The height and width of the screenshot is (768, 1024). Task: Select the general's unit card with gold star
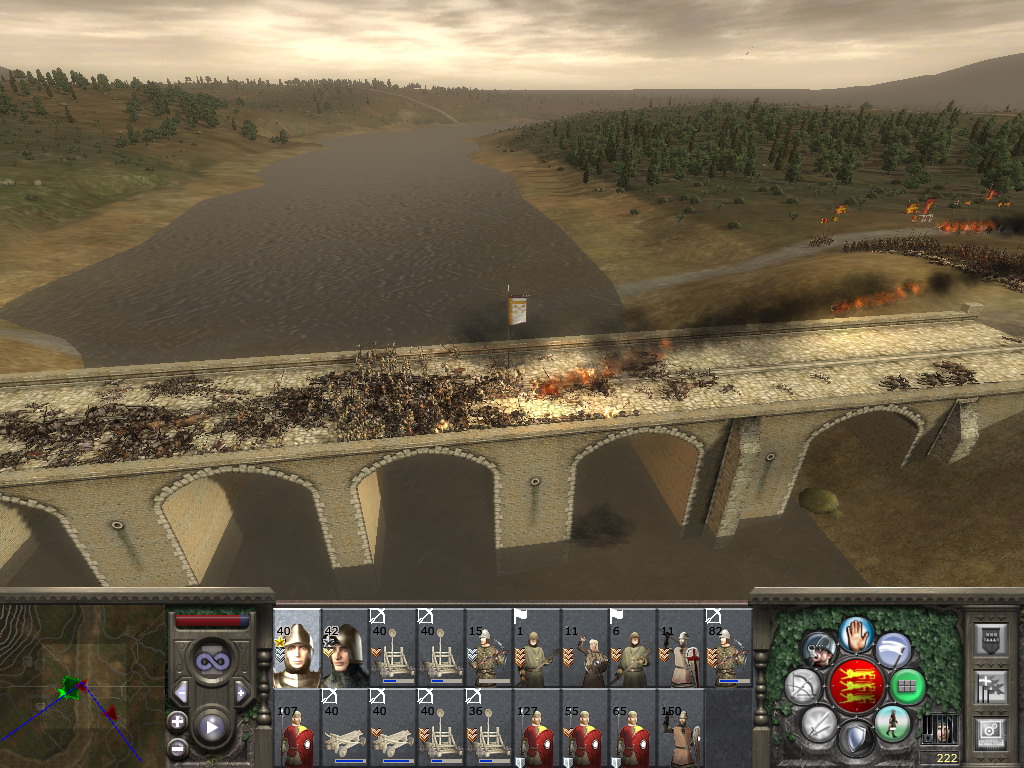click(x=297, y=648)
